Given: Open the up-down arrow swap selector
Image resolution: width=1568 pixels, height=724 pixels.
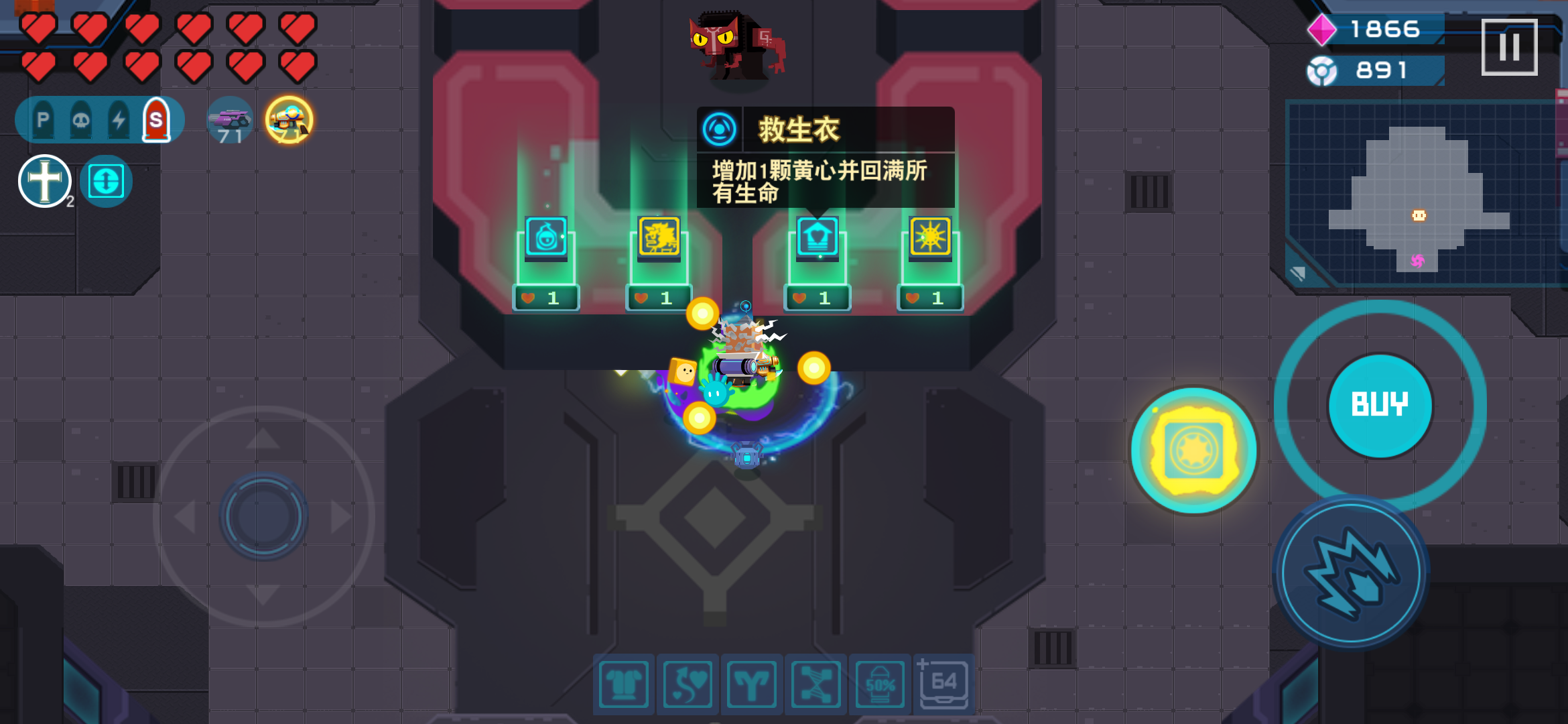Looking at the screenshot, I should [x=105, y=180].
